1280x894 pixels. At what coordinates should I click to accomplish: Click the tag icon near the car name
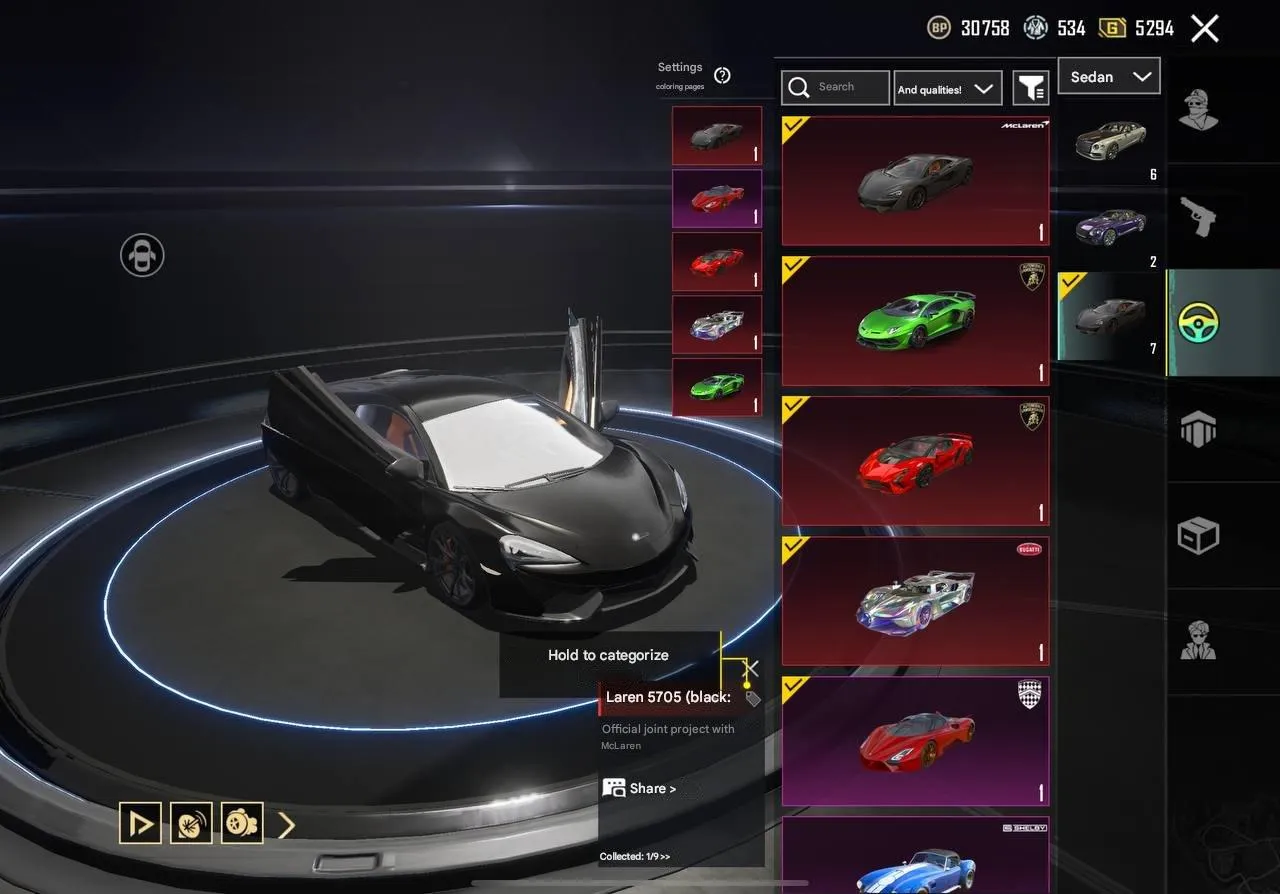tap(752, 699)
